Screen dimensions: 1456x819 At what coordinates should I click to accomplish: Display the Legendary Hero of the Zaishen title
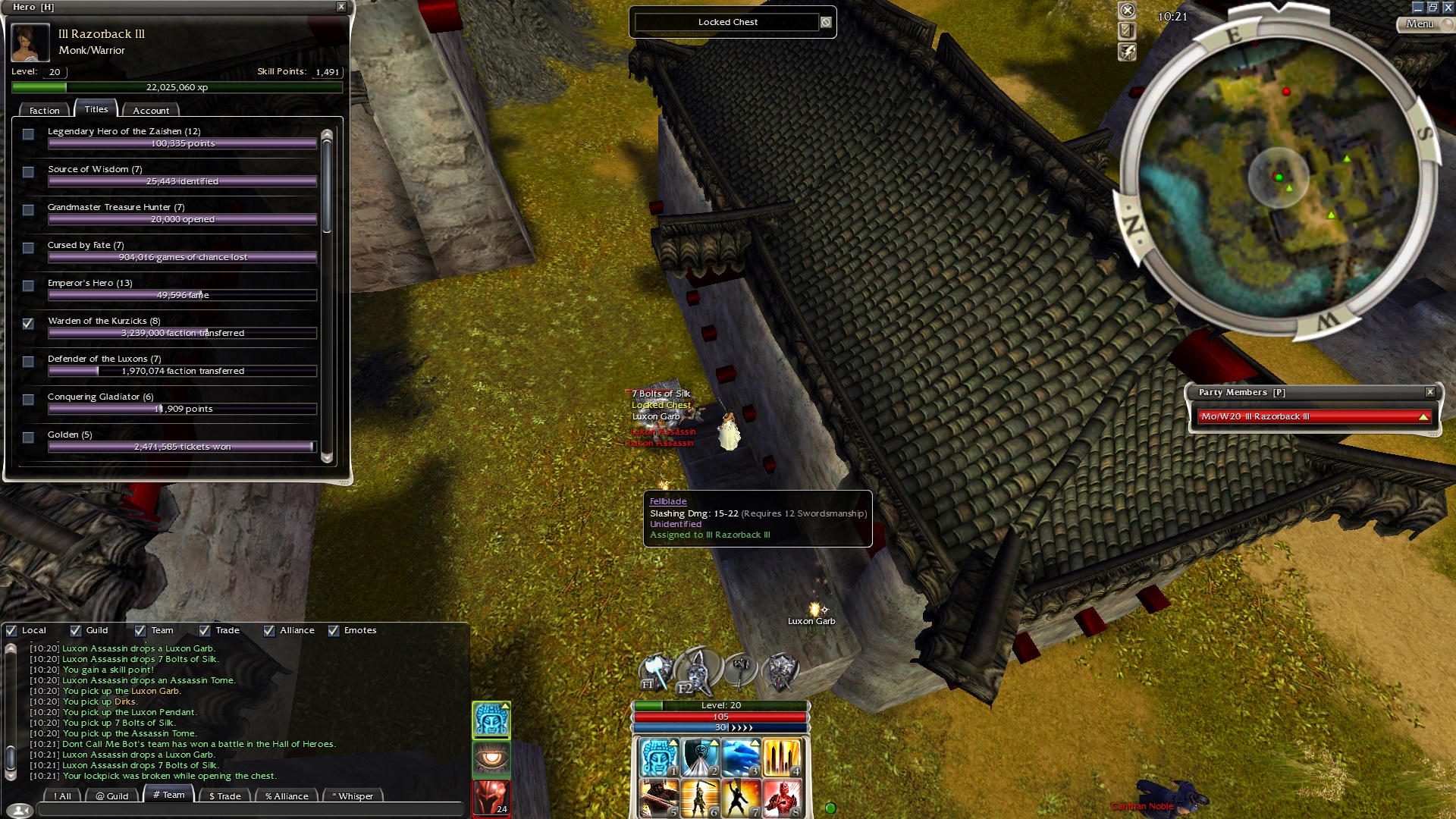(29, 134)
